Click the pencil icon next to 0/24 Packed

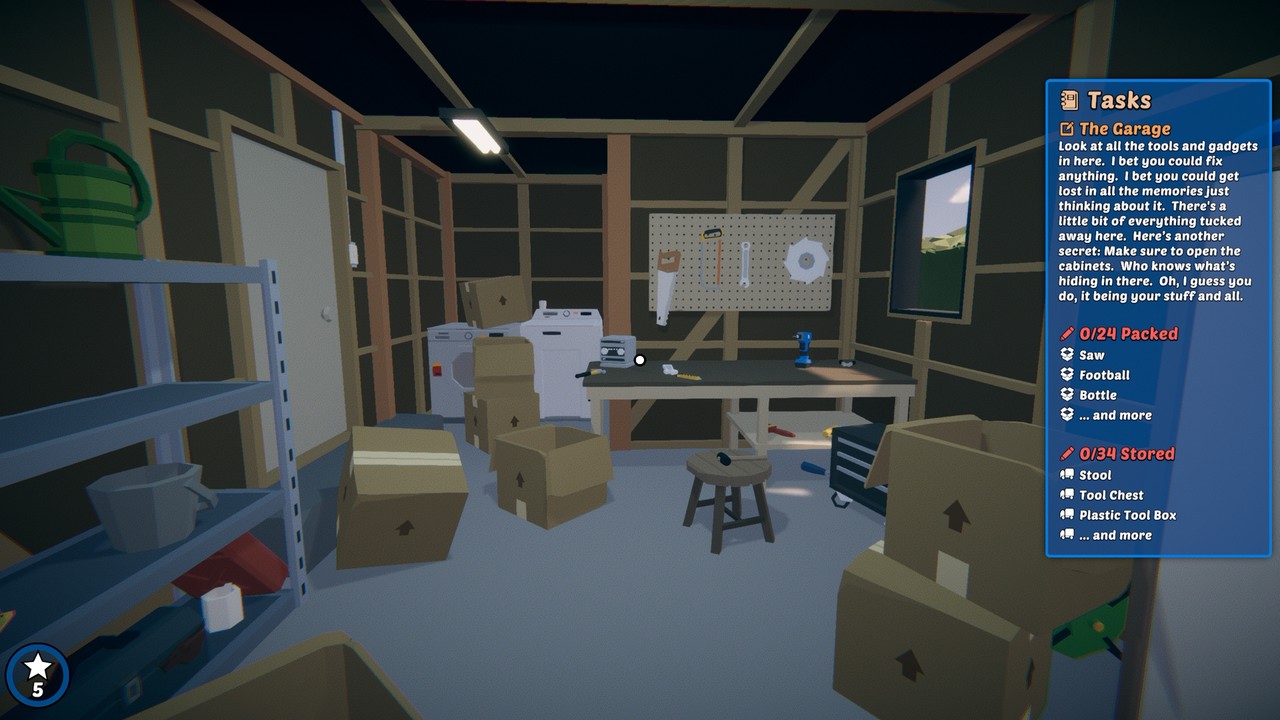pyautogui.click(x=1066, y=334)
